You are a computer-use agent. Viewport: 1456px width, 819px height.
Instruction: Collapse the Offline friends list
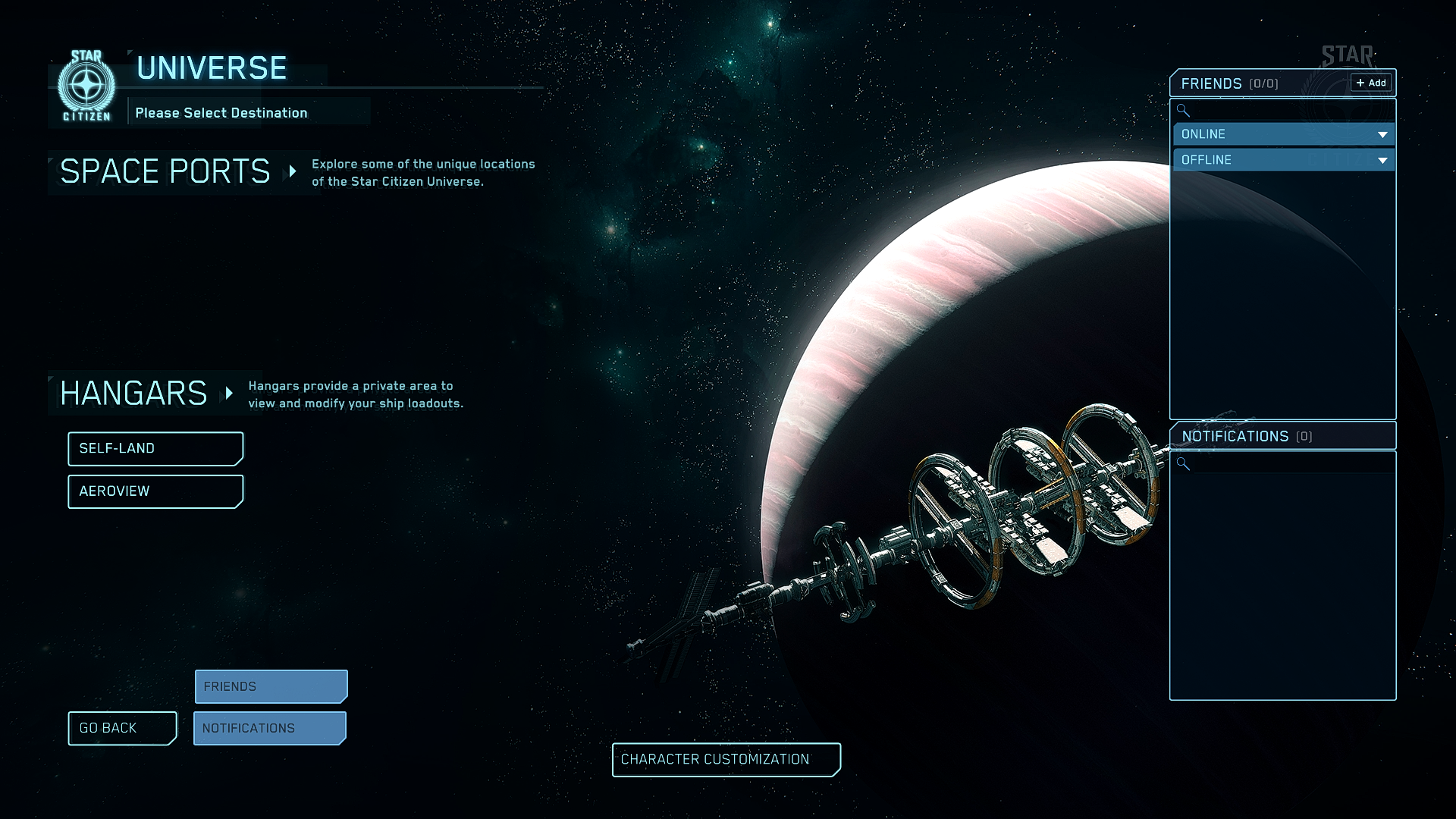[1382, 160]
